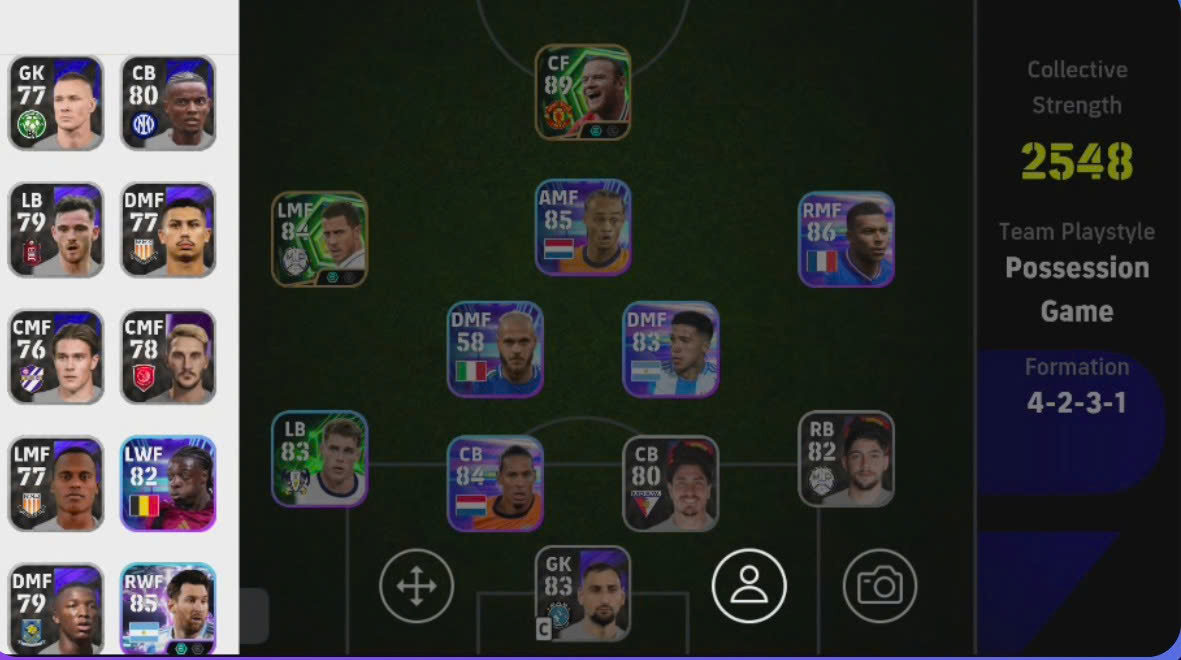Viewport: 1181px width, 660px height.
Task: Select the GK 83 captain goalkeeper card
Action: coord(583,593)
